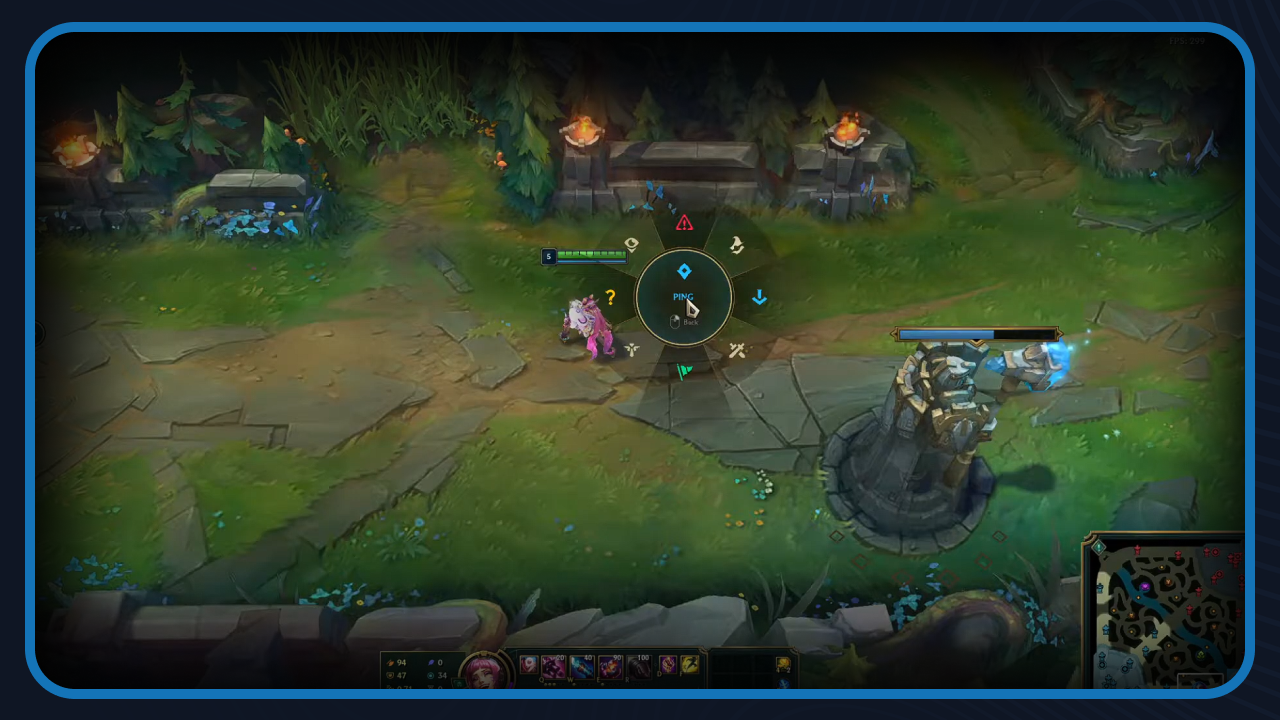The height and width of the screenshot is (720, 1280).
Task: Activate the W ability icon
Action: coord(582,667)
